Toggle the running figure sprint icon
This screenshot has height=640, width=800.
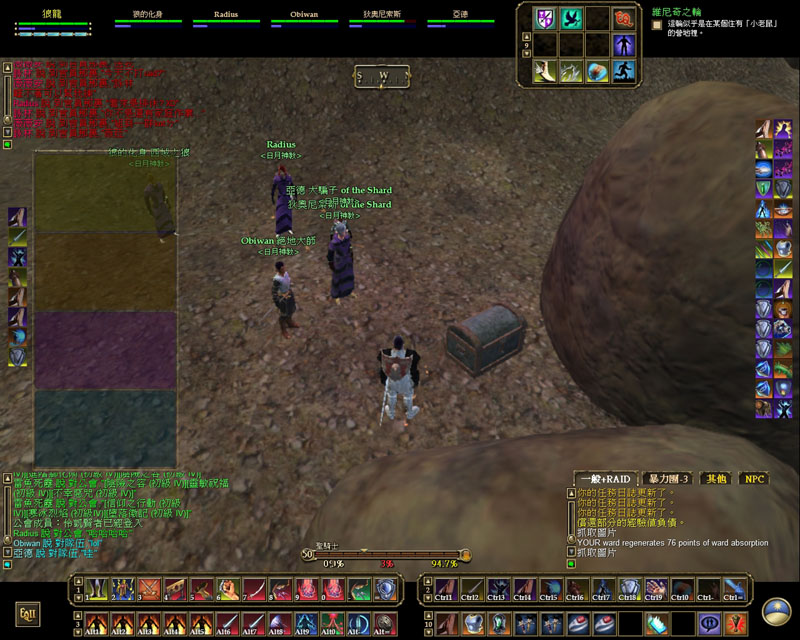624,71
